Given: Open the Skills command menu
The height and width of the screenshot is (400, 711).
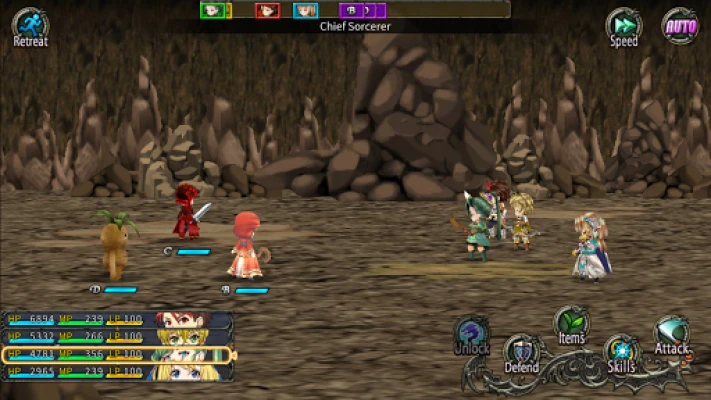Looking at the screenshot, I should click(622, 353).
